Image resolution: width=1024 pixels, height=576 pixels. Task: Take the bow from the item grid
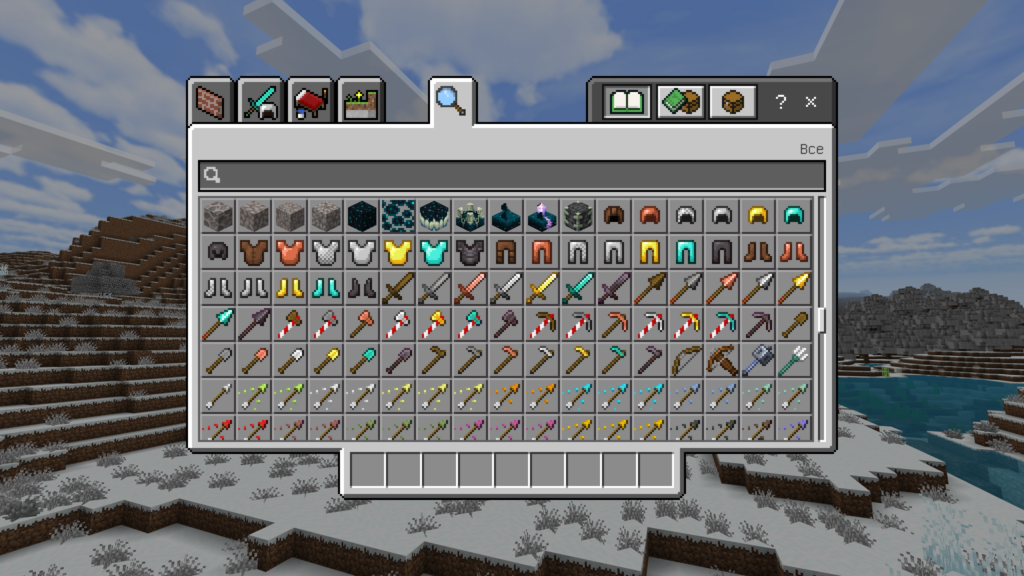(685, 360)
